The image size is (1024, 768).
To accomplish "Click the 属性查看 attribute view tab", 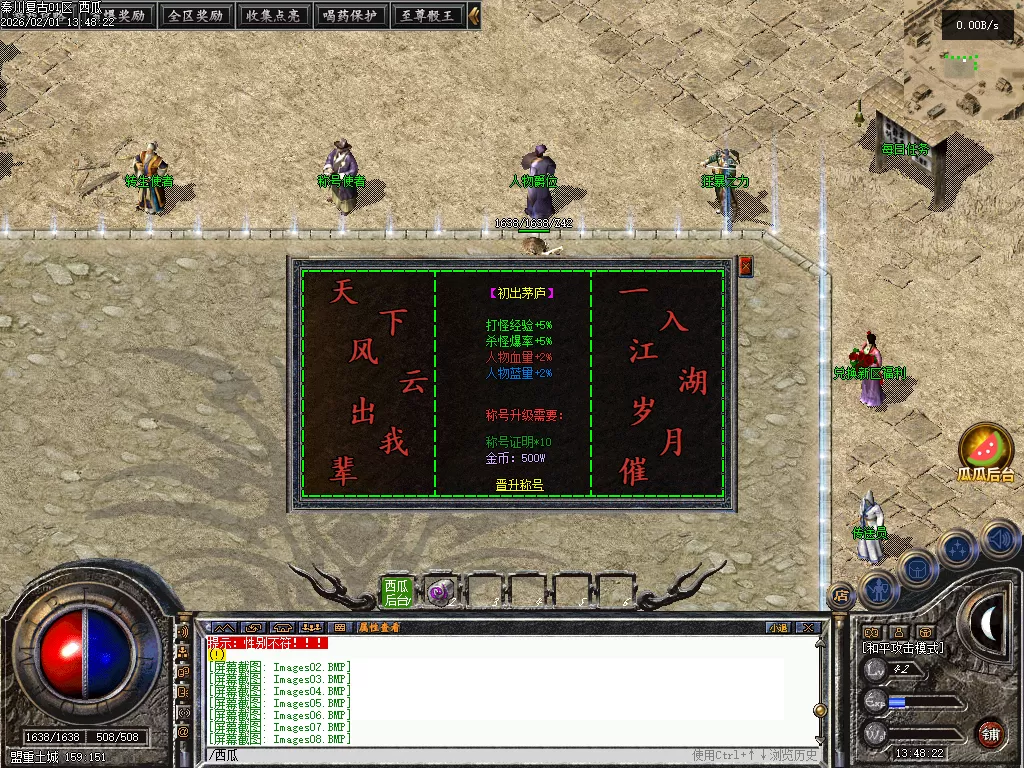I will (x=379, y=628).
